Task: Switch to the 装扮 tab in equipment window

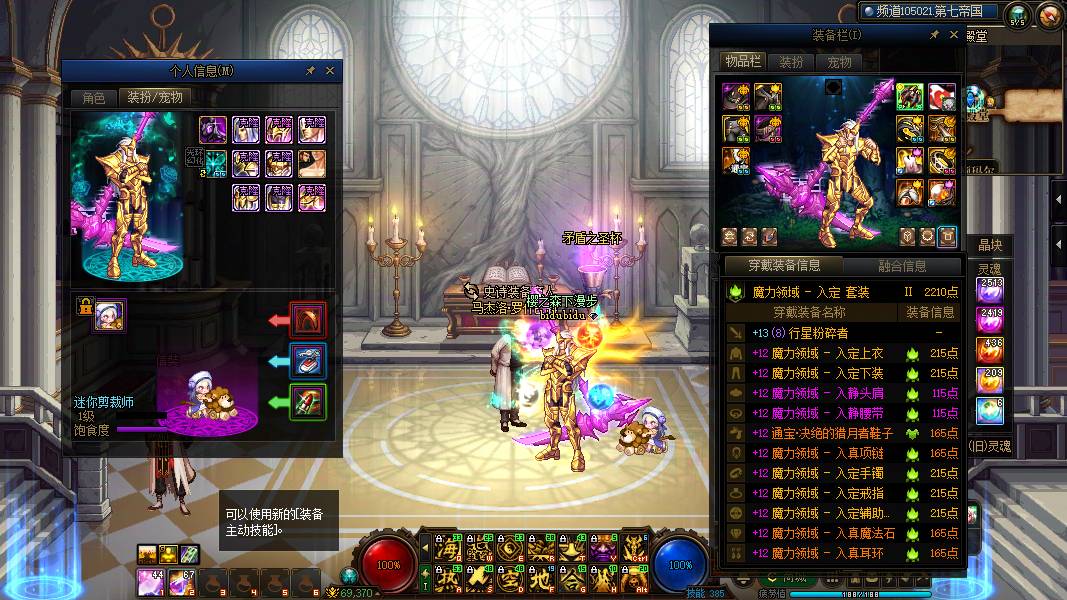Action: point(791,62)
